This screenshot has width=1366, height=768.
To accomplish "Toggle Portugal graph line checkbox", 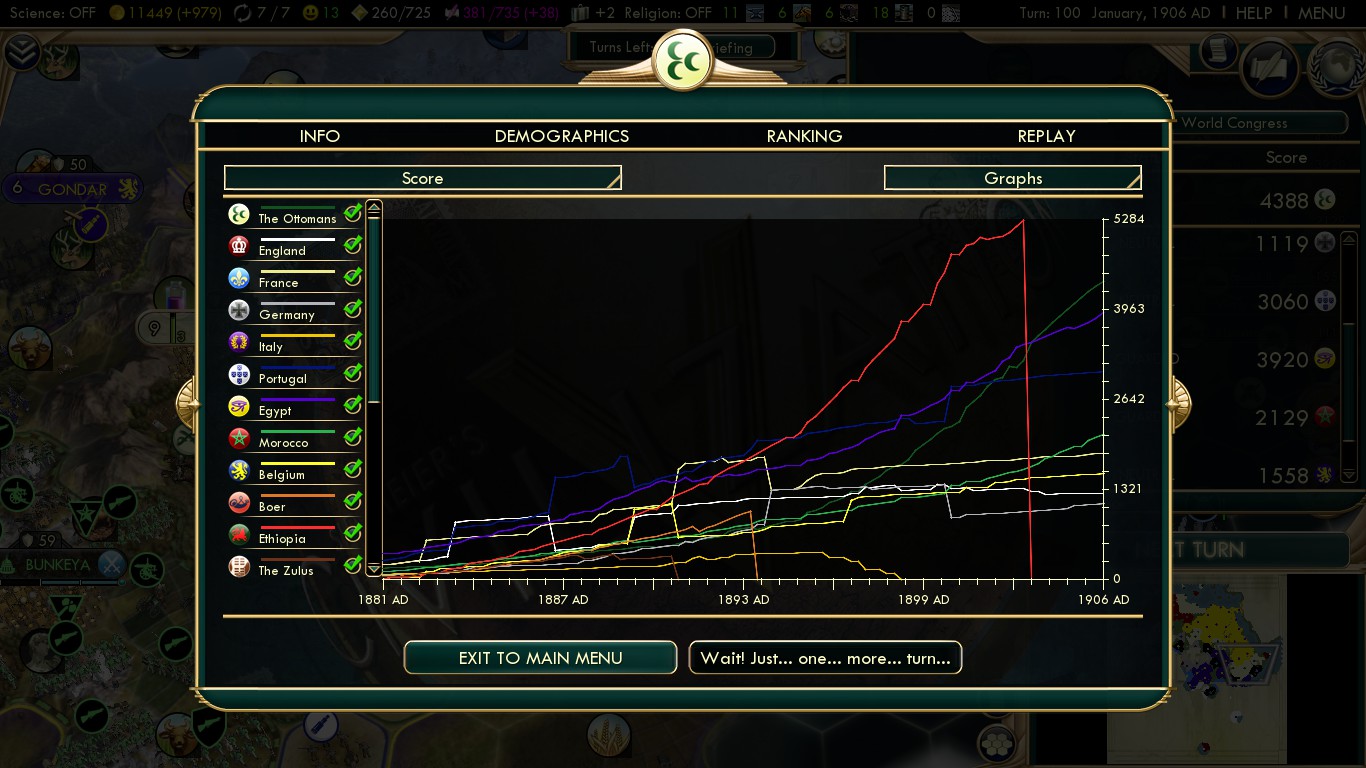I will 352,373.
